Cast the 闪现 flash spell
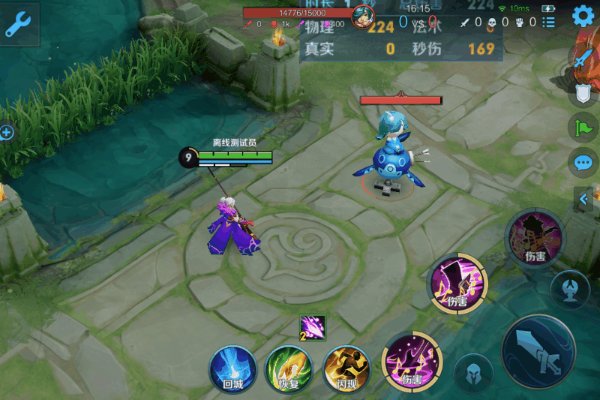 point(346,367)
